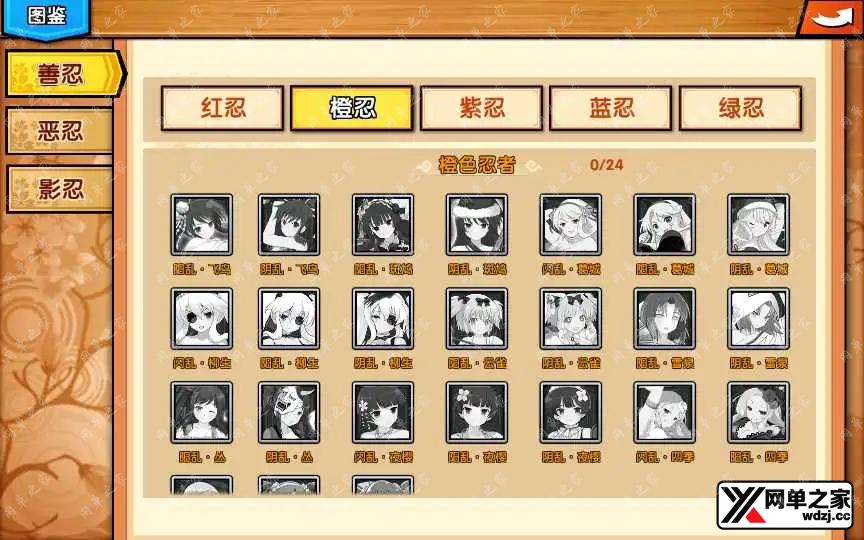Select the 闪乱·柳生 eyepatch girl portrait
The width and height of the screenshot is (864, 540).
[202, 319]
